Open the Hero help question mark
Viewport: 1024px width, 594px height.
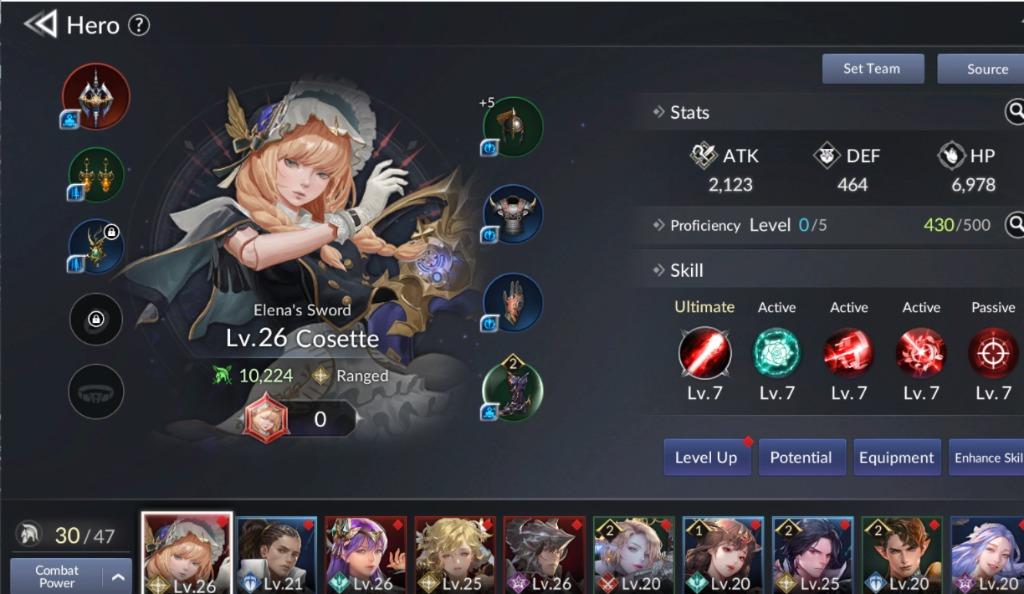tap(139, 25)
